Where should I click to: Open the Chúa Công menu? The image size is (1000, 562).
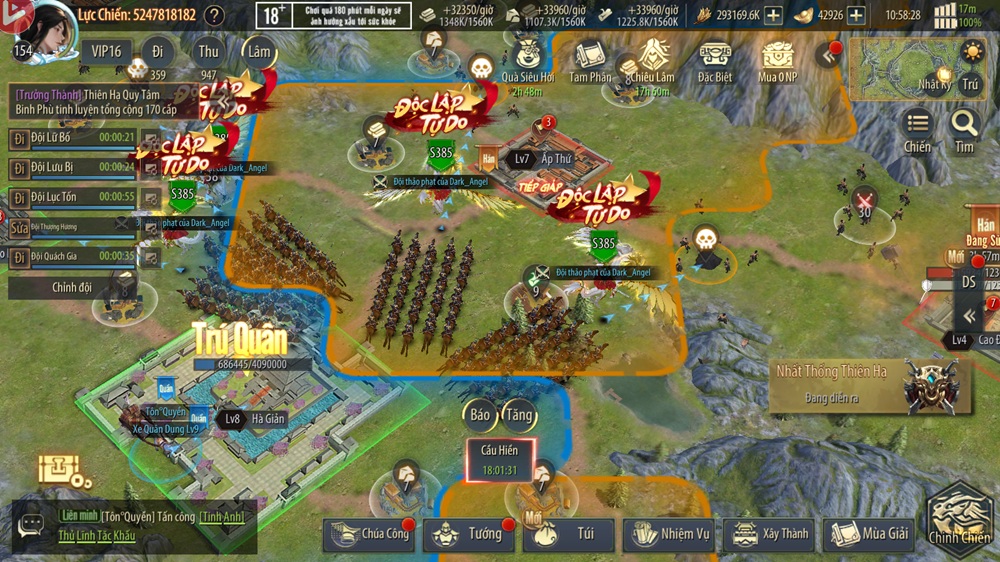(x=368, y=534)
